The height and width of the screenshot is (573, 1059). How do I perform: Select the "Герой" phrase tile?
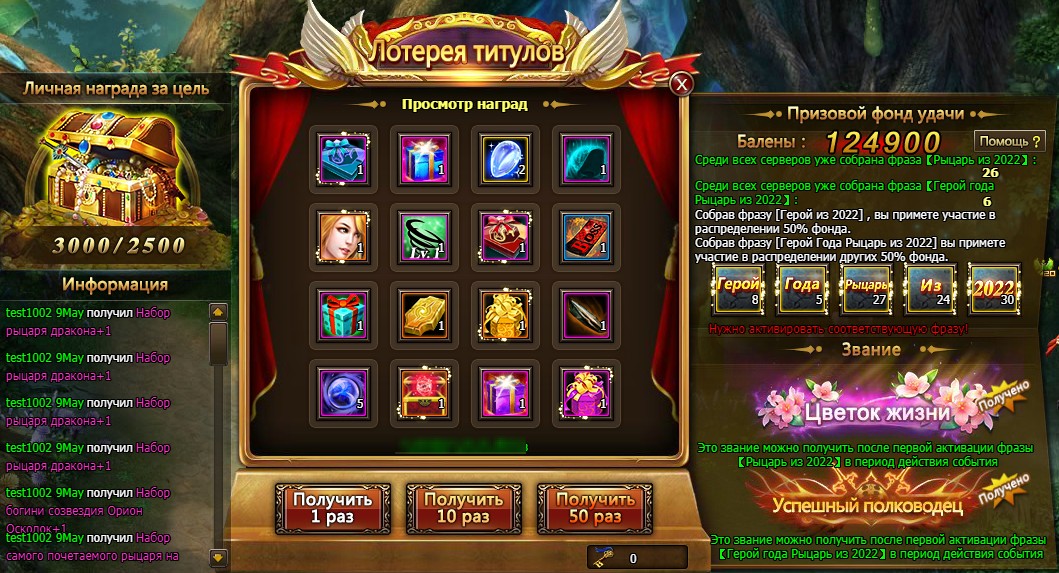point(741,289)
